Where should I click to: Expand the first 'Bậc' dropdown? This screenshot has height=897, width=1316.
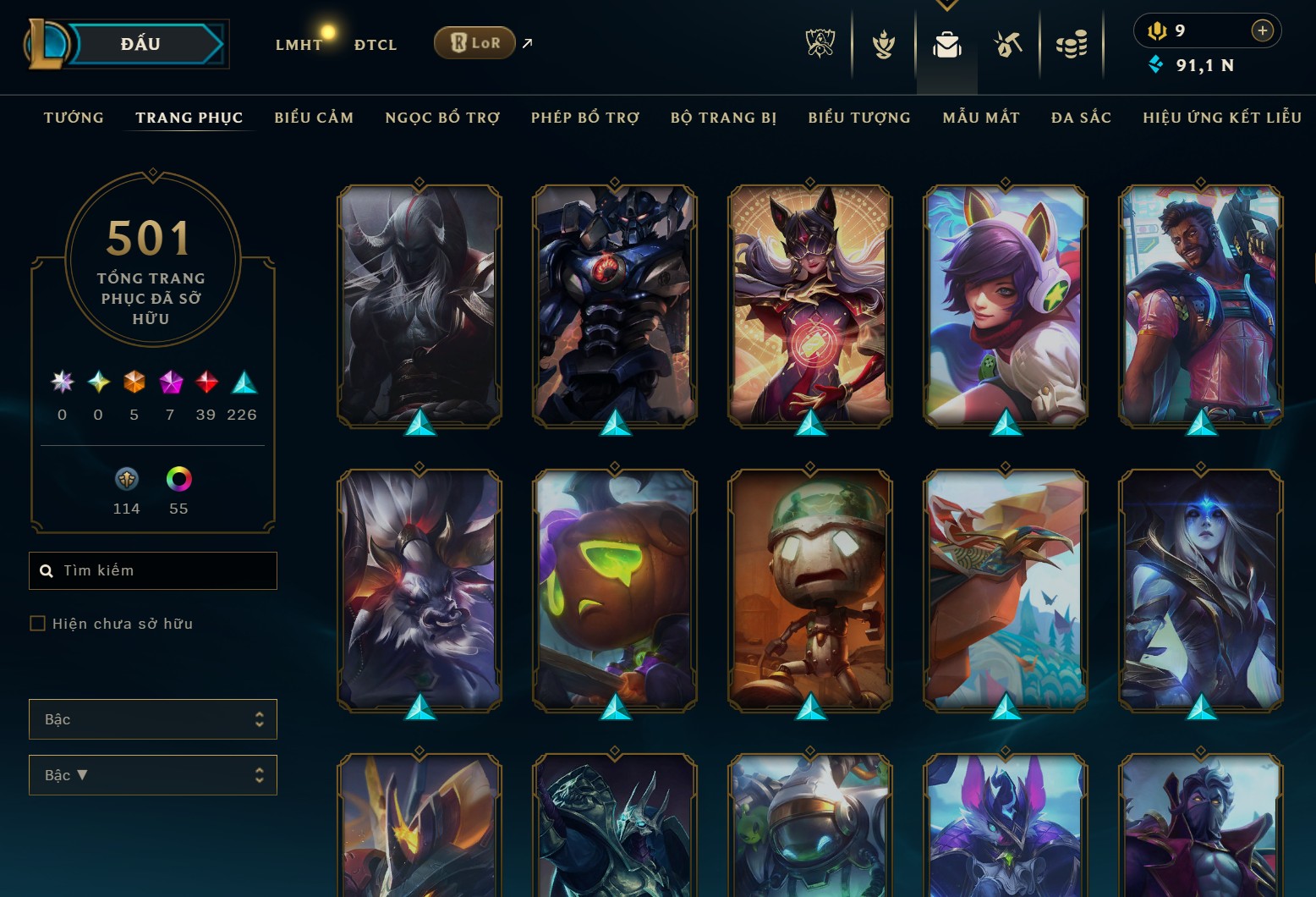pos(152,718)
